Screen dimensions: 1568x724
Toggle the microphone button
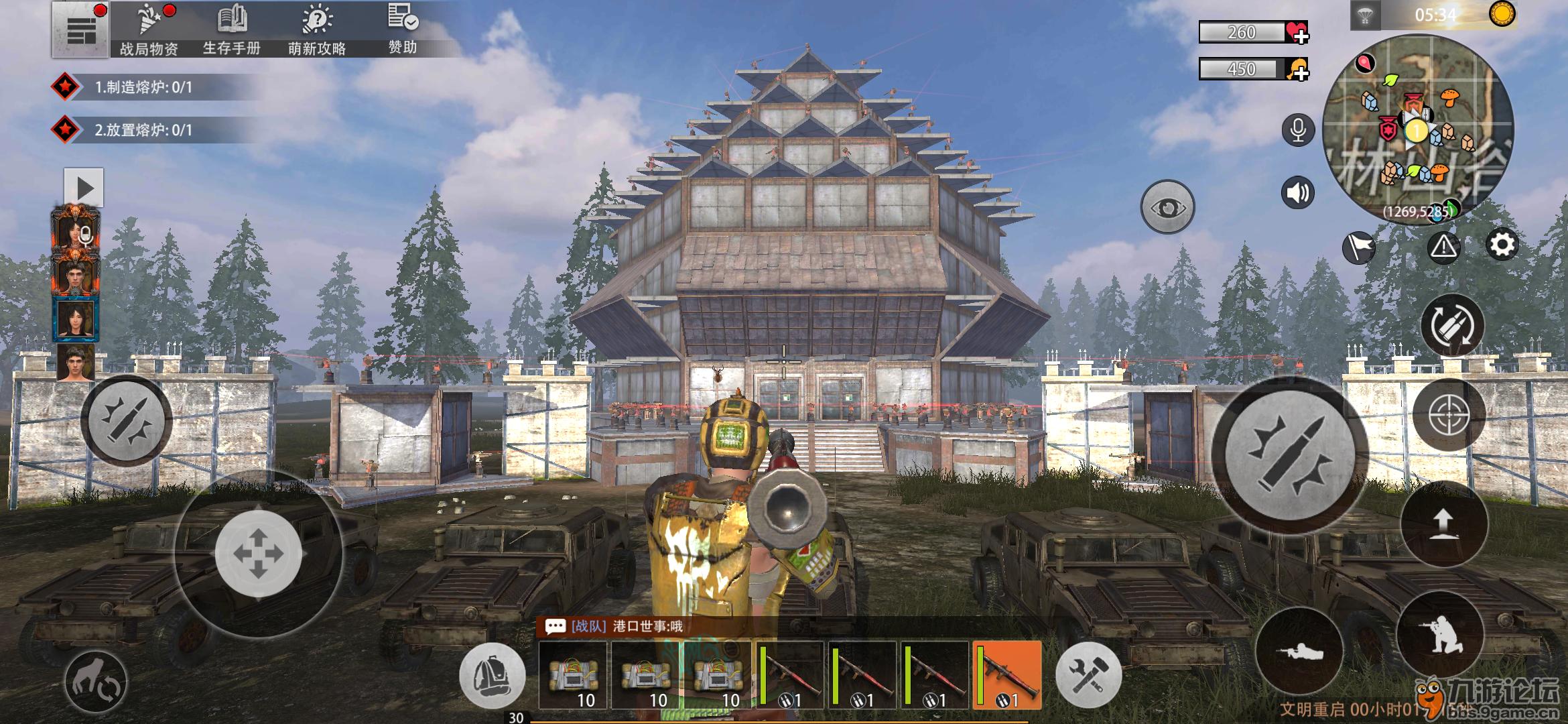tap(1298, 130)
